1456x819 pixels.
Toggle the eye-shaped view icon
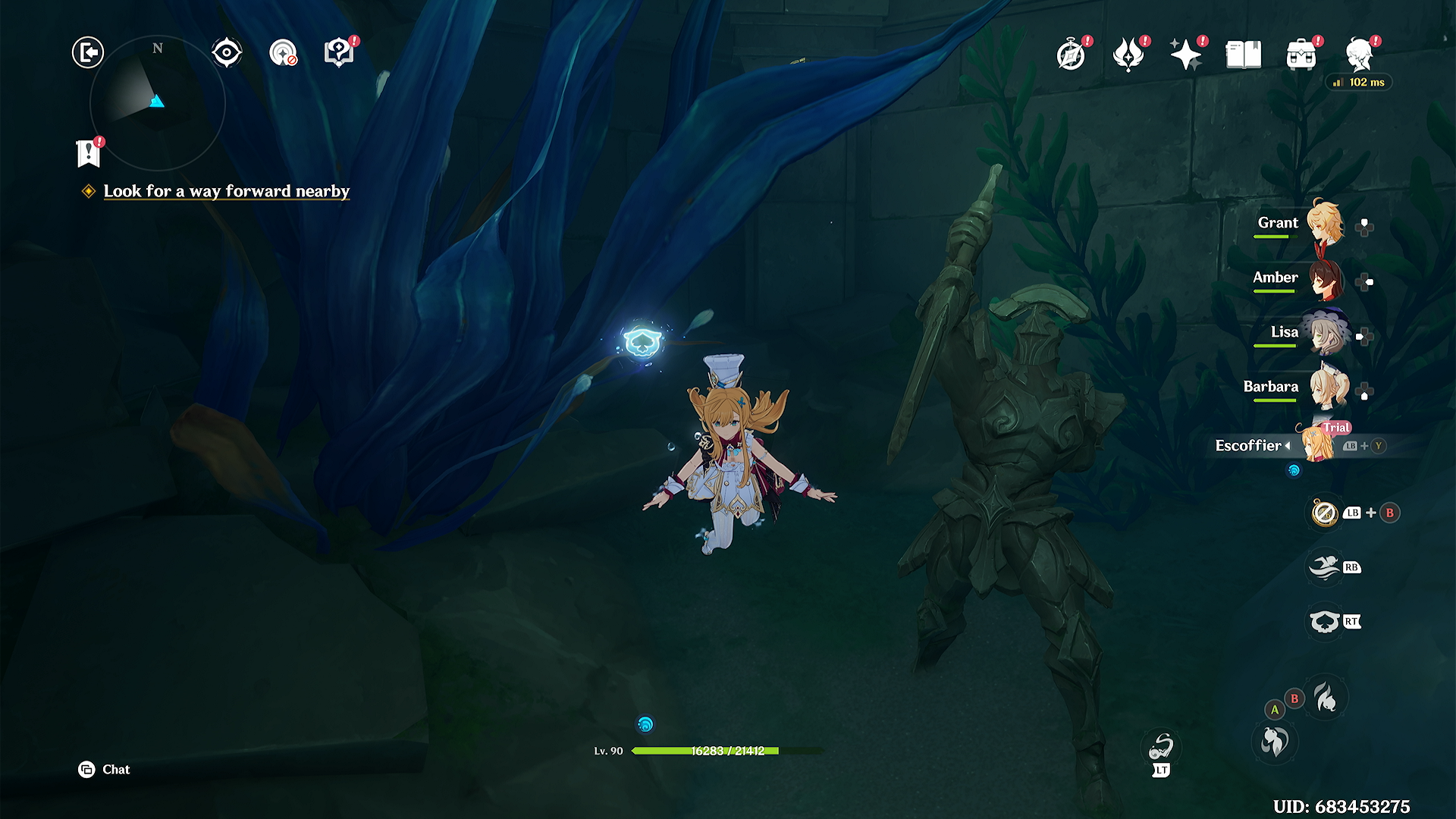(226, 52)
